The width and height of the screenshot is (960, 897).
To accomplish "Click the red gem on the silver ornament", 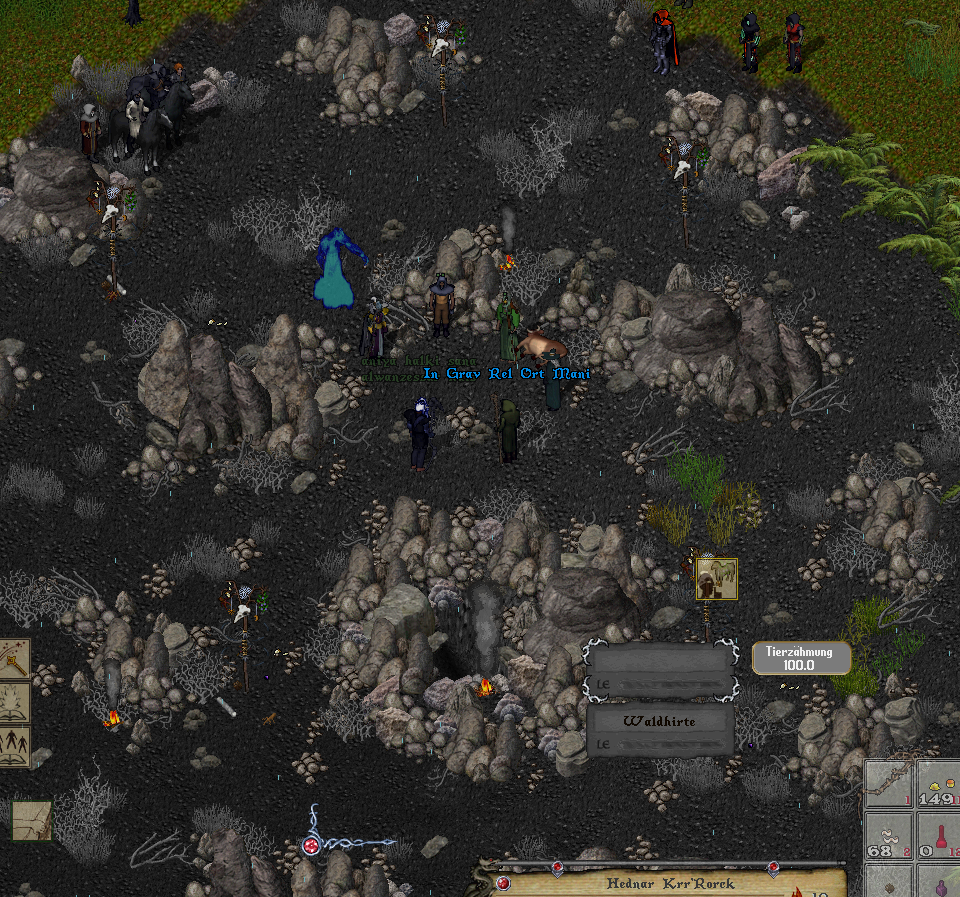I will tap(312, 845).
